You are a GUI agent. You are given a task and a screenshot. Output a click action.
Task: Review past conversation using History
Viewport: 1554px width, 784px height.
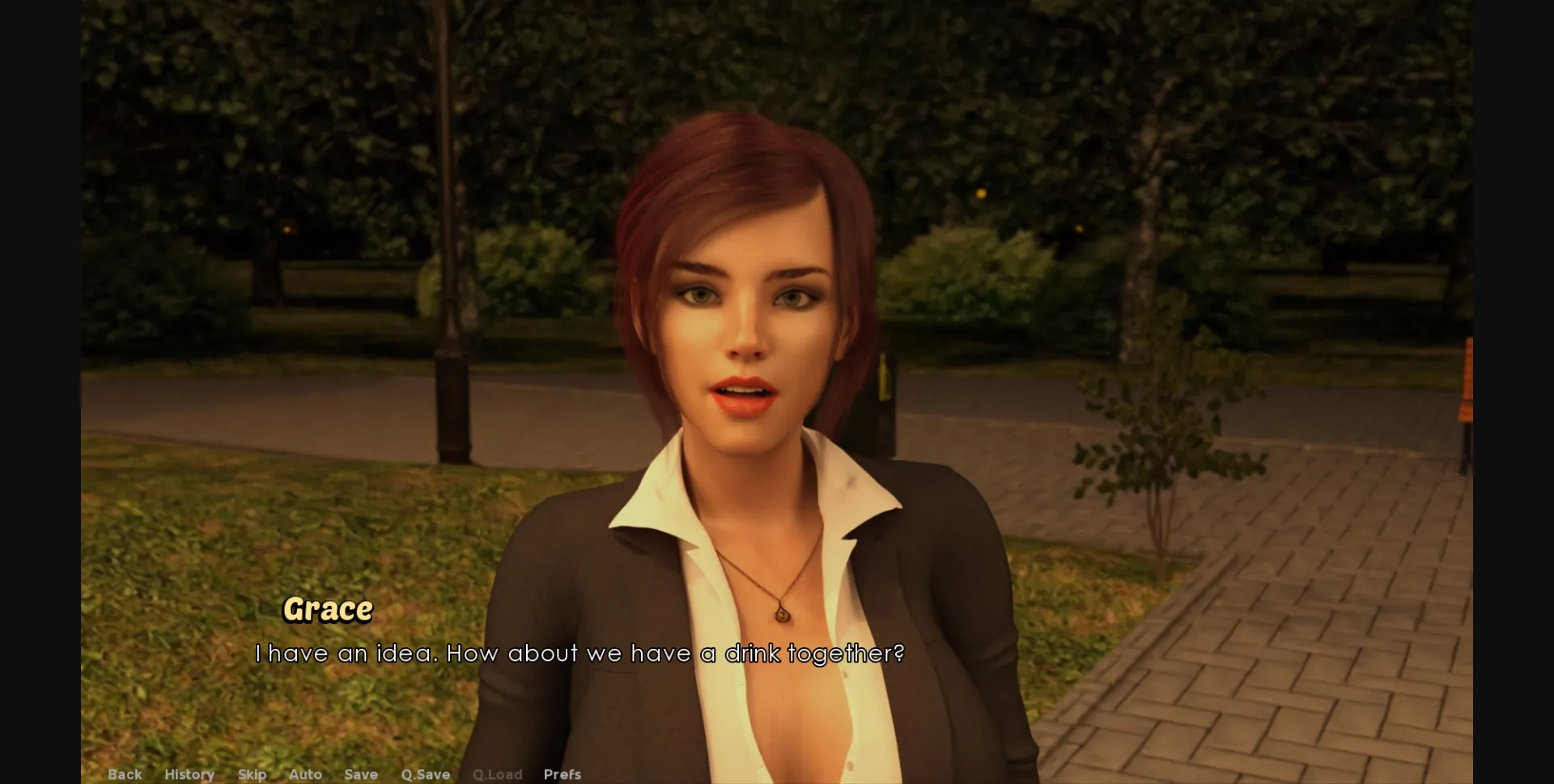point(189,774)
